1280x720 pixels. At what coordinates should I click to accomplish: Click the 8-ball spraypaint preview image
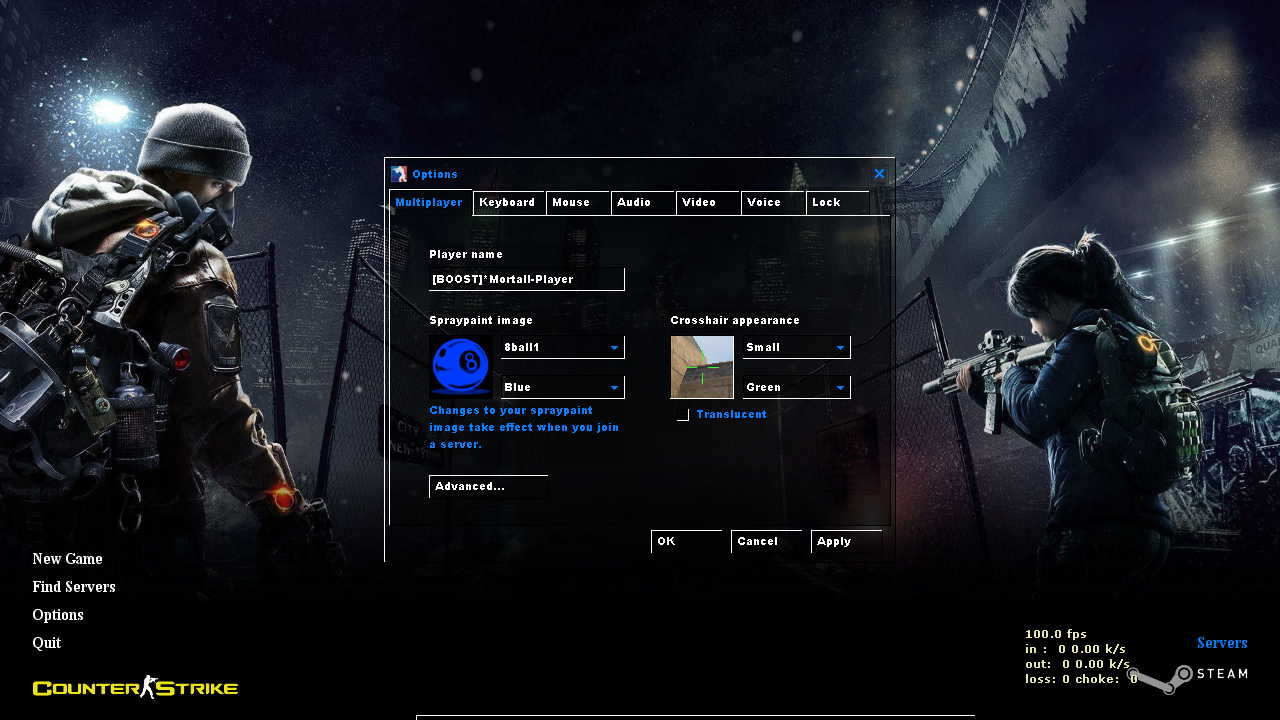(460, 366)
